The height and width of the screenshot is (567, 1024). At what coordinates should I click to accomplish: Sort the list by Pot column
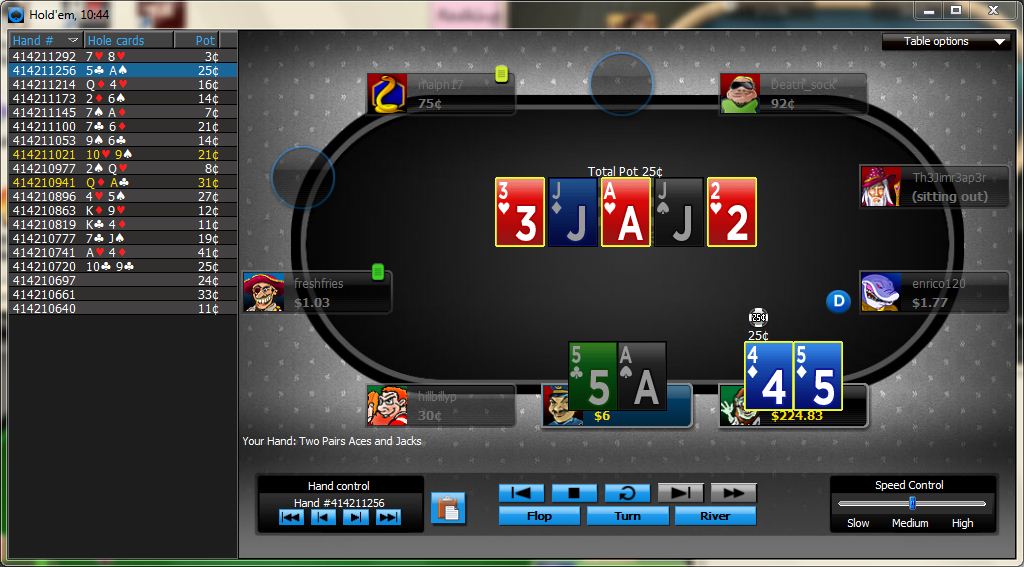coord(204,41)
